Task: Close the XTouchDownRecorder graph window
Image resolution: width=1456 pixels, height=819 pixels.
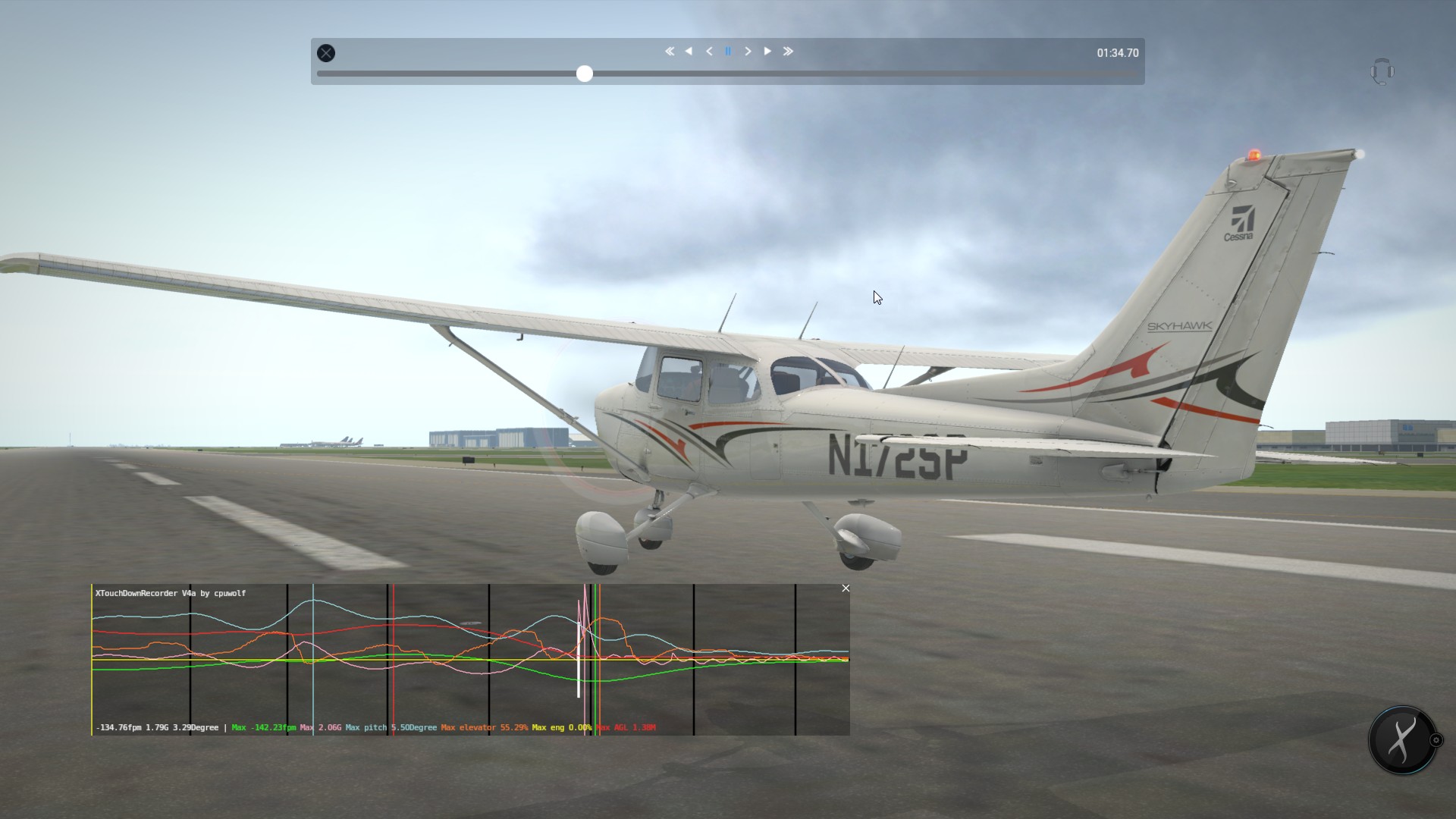Action: click(x=846, y=588)
